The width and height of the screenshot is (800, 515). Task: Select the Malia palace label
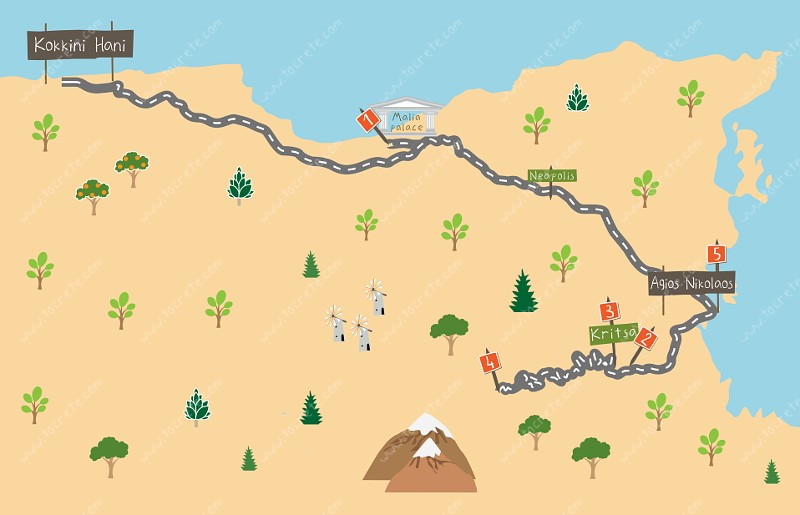pos(407,122)
